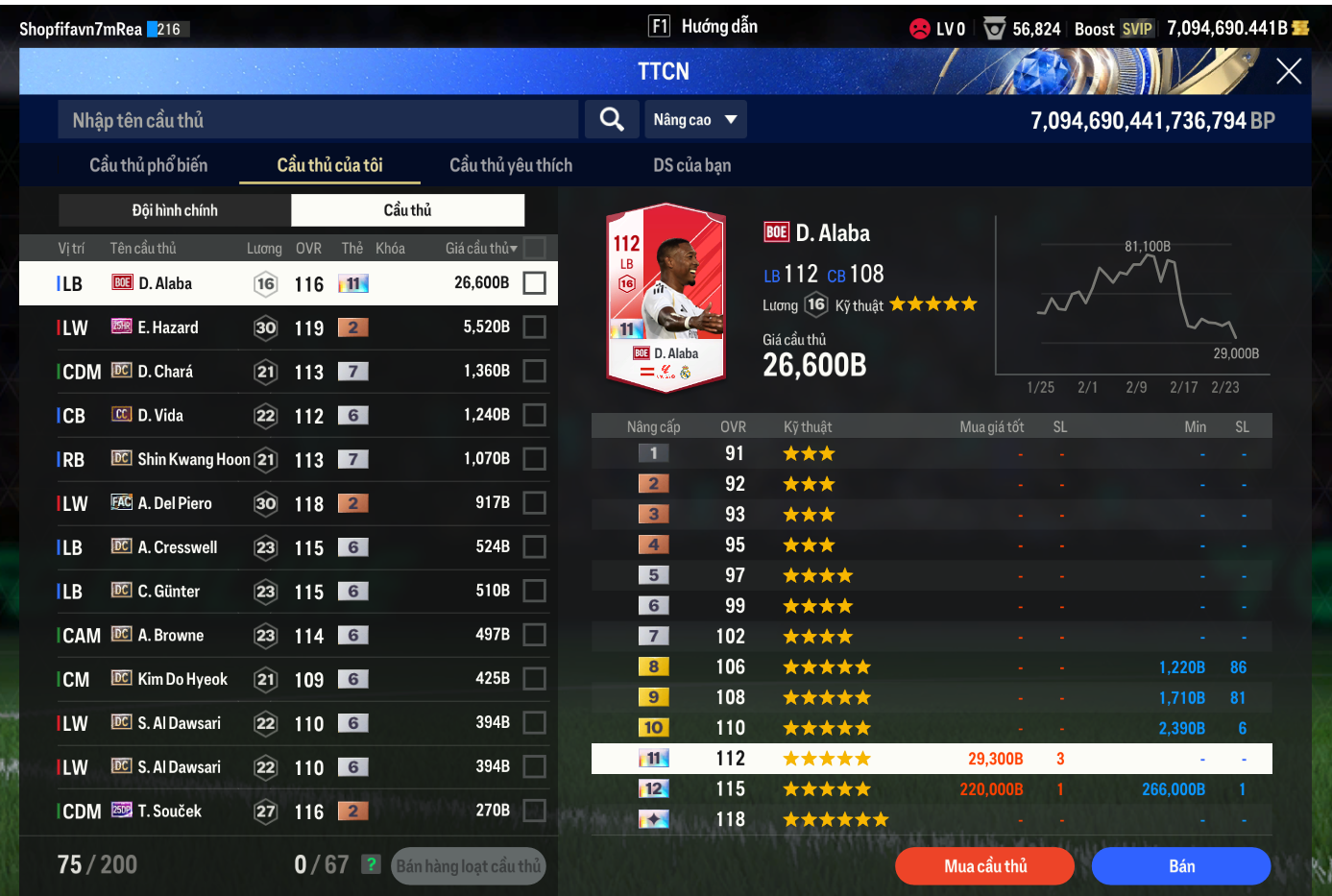Switch to Cầu thủ yêu thích tab

(x=510, y=165)
